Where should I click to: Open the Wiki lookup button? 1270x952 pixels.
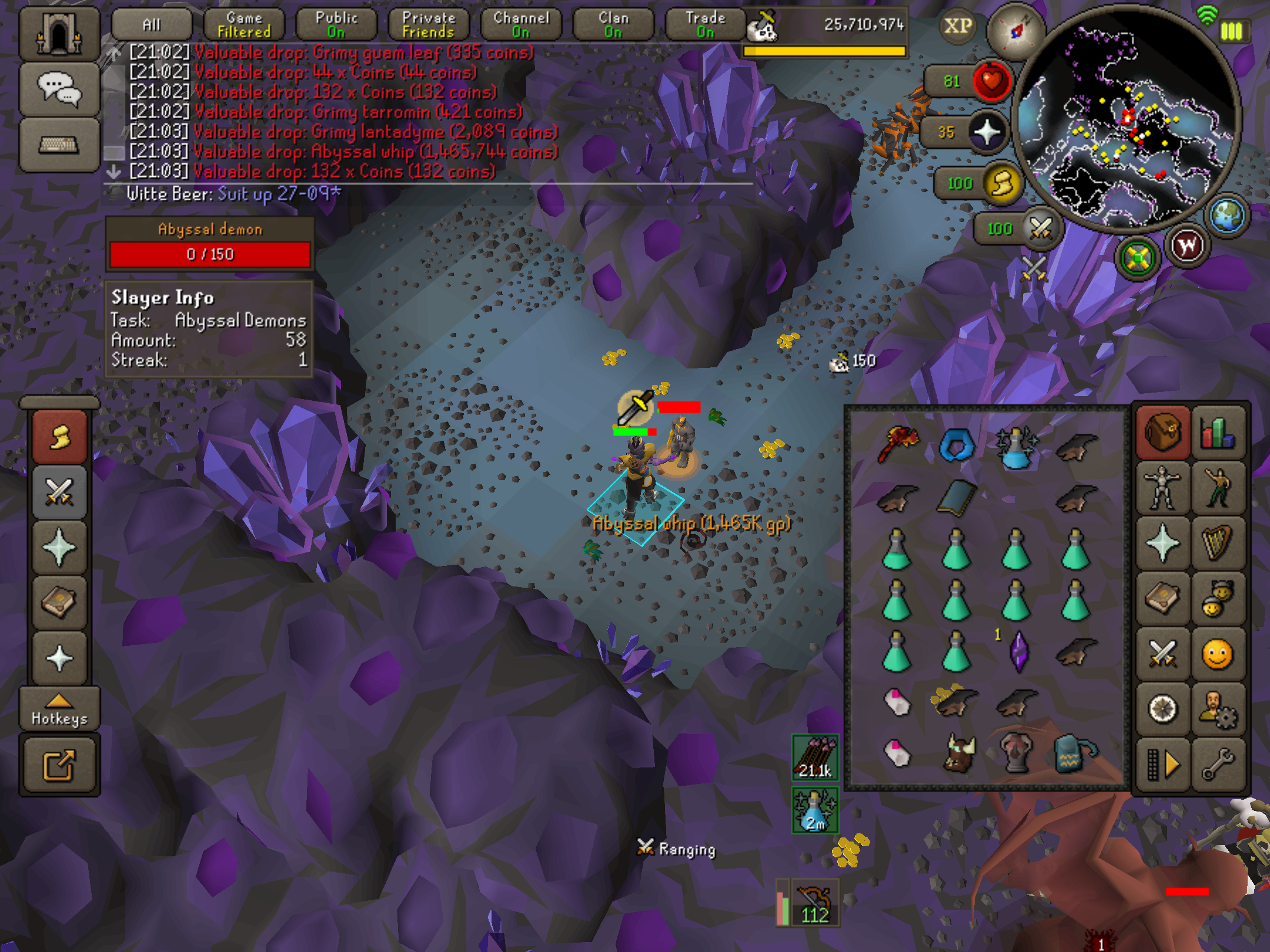(x=1187, y=246)
